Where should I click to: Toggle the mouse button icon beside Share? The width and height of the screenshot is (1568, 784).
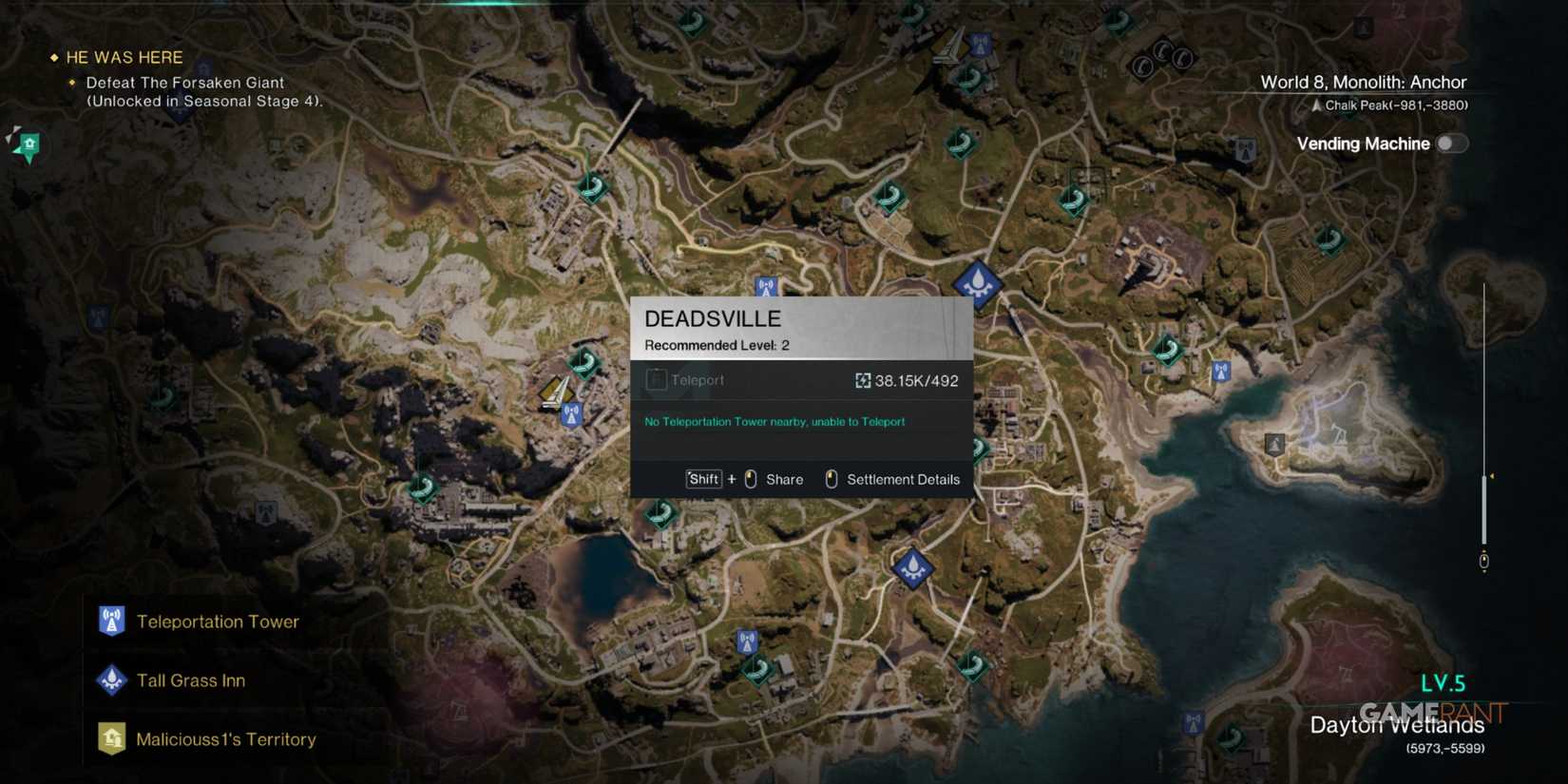point(751,479)
